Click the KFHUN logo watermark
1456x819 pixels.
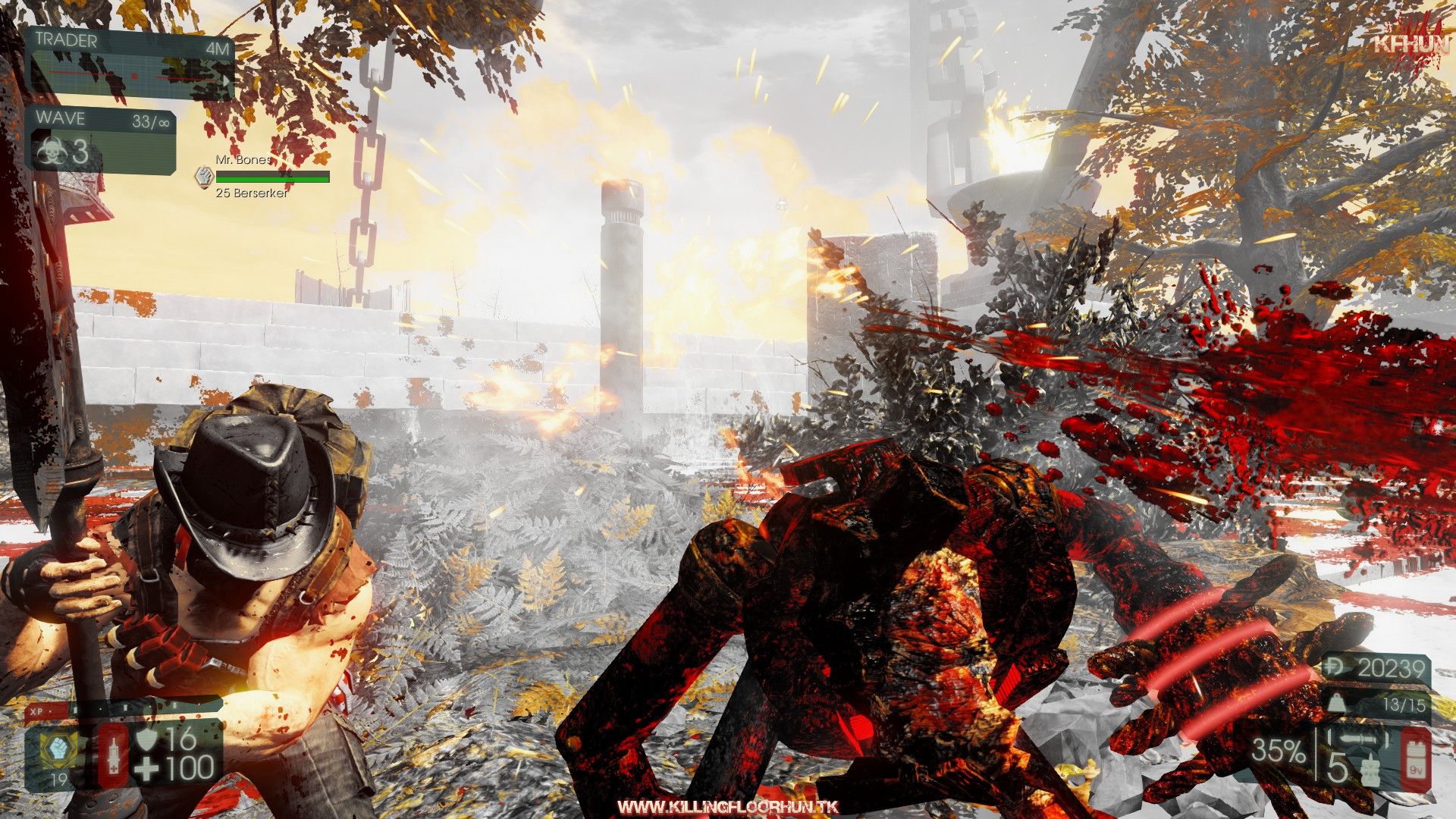(1412, 44)
